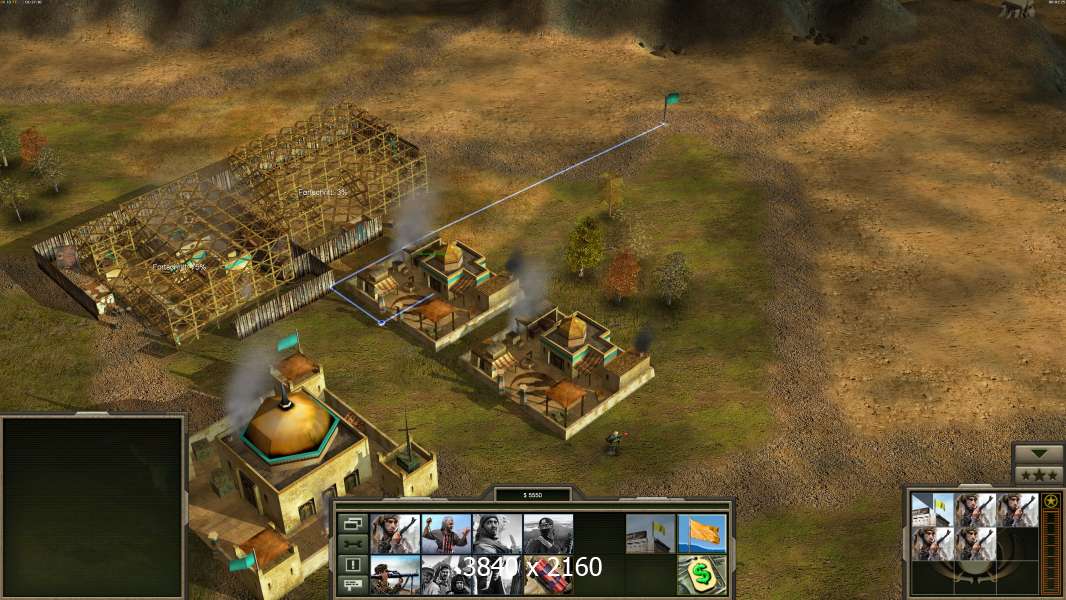Set rally point with the orange flag icon
1066x600 pixels.
point(701,534)
